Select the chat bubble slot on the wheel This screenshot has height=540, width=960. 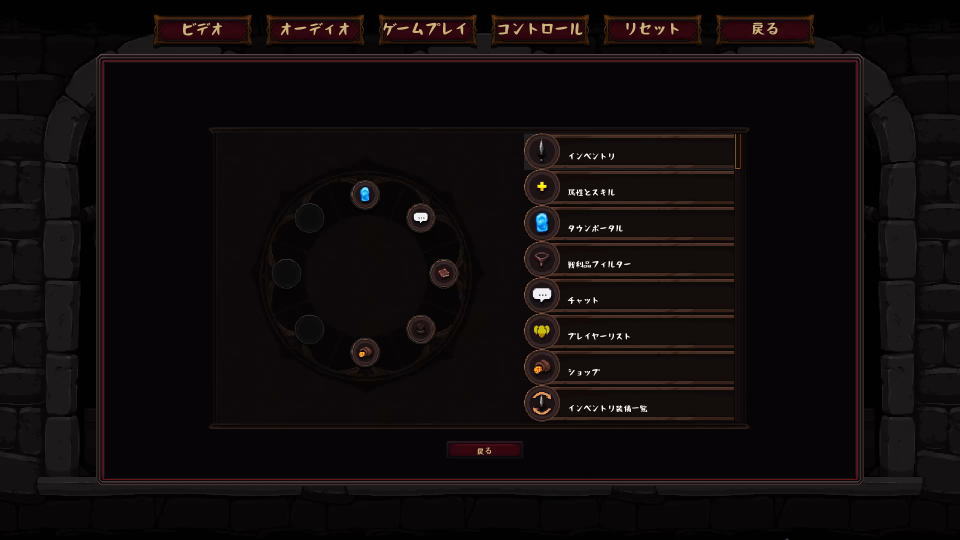(x=421, y=217)
